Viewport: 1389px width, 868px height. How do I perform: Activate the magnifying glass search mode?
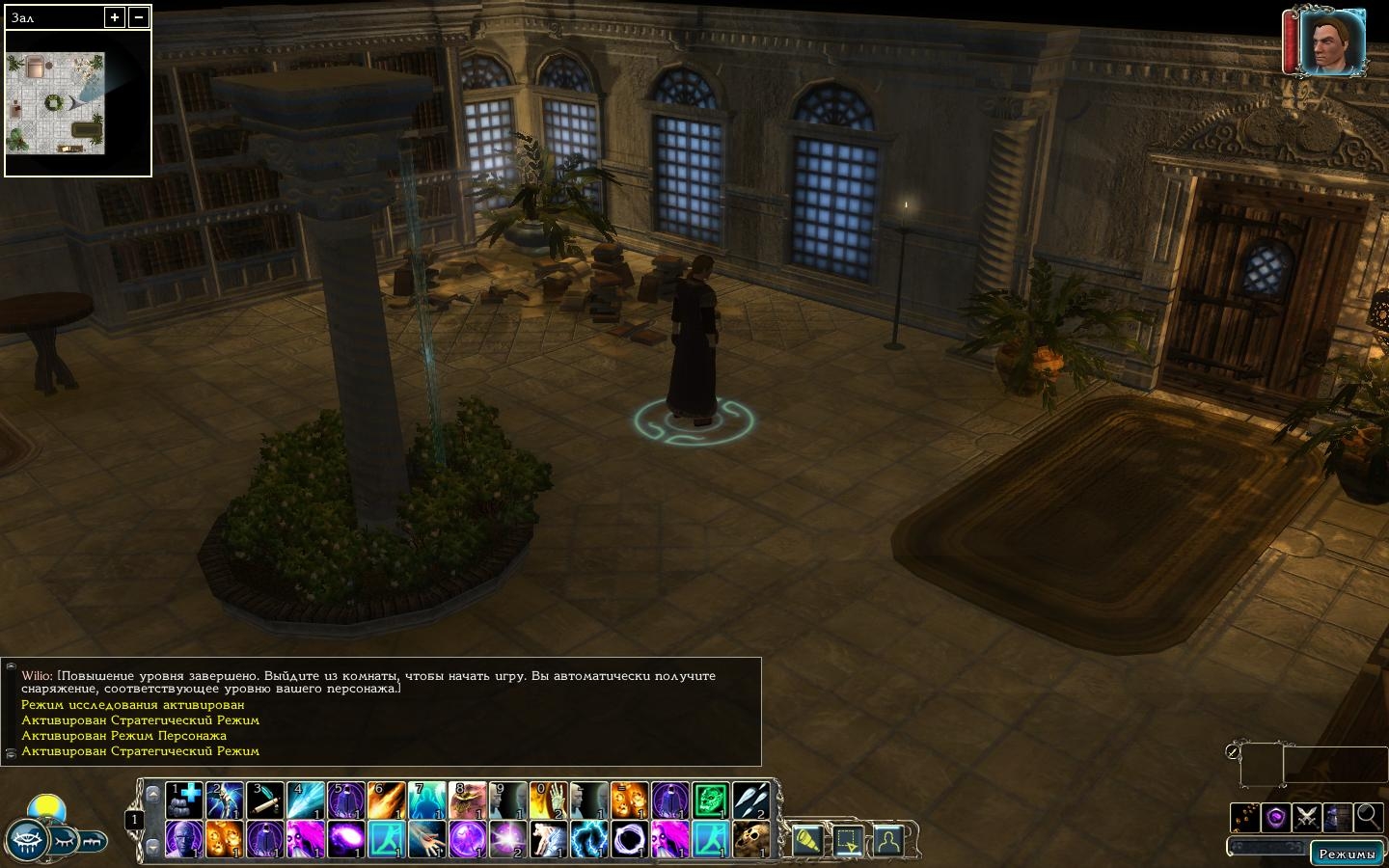(x=1368, y=817)
